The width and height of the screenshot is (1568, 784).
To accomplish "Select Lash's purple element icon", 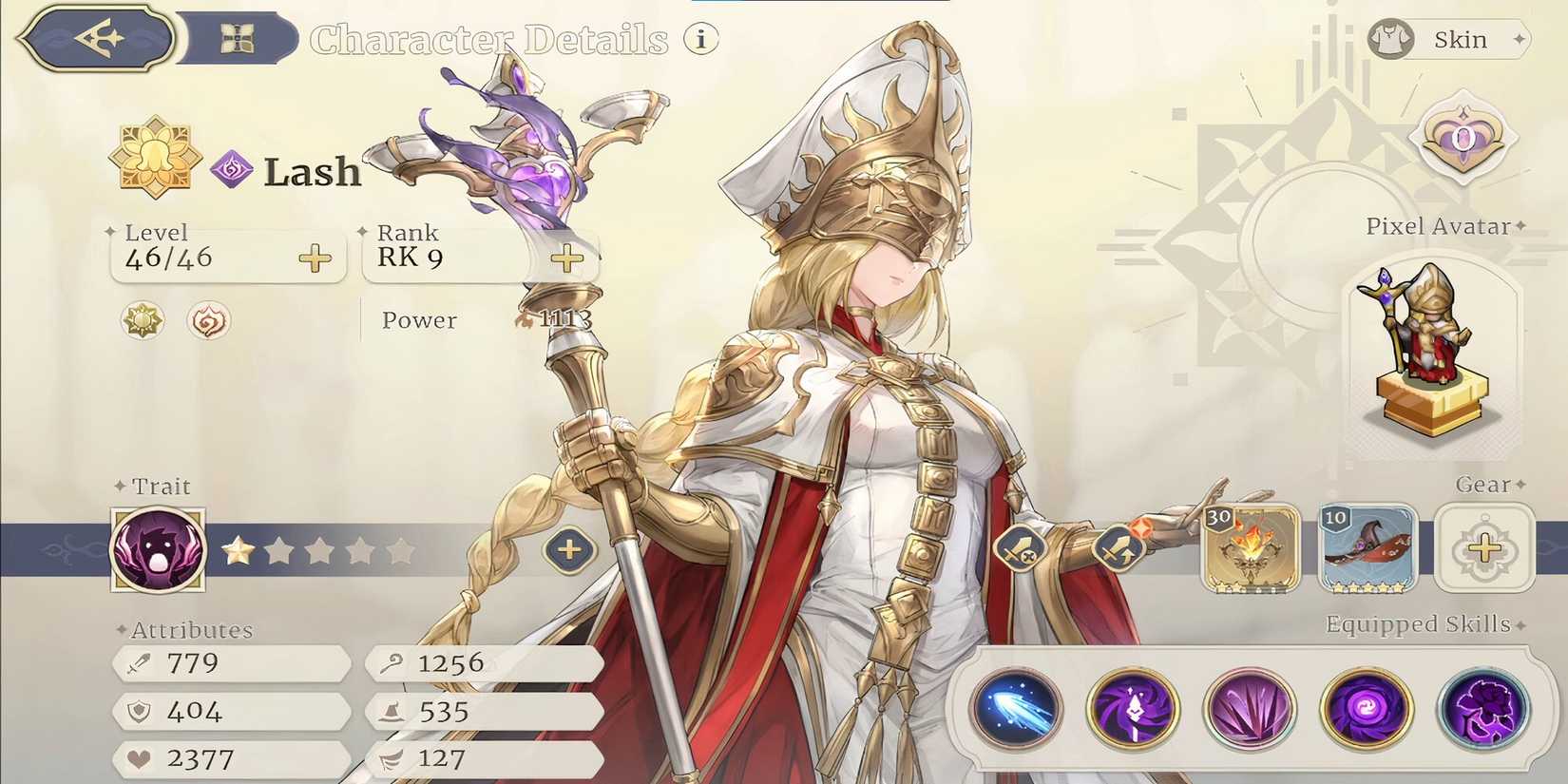I will 231,168.
